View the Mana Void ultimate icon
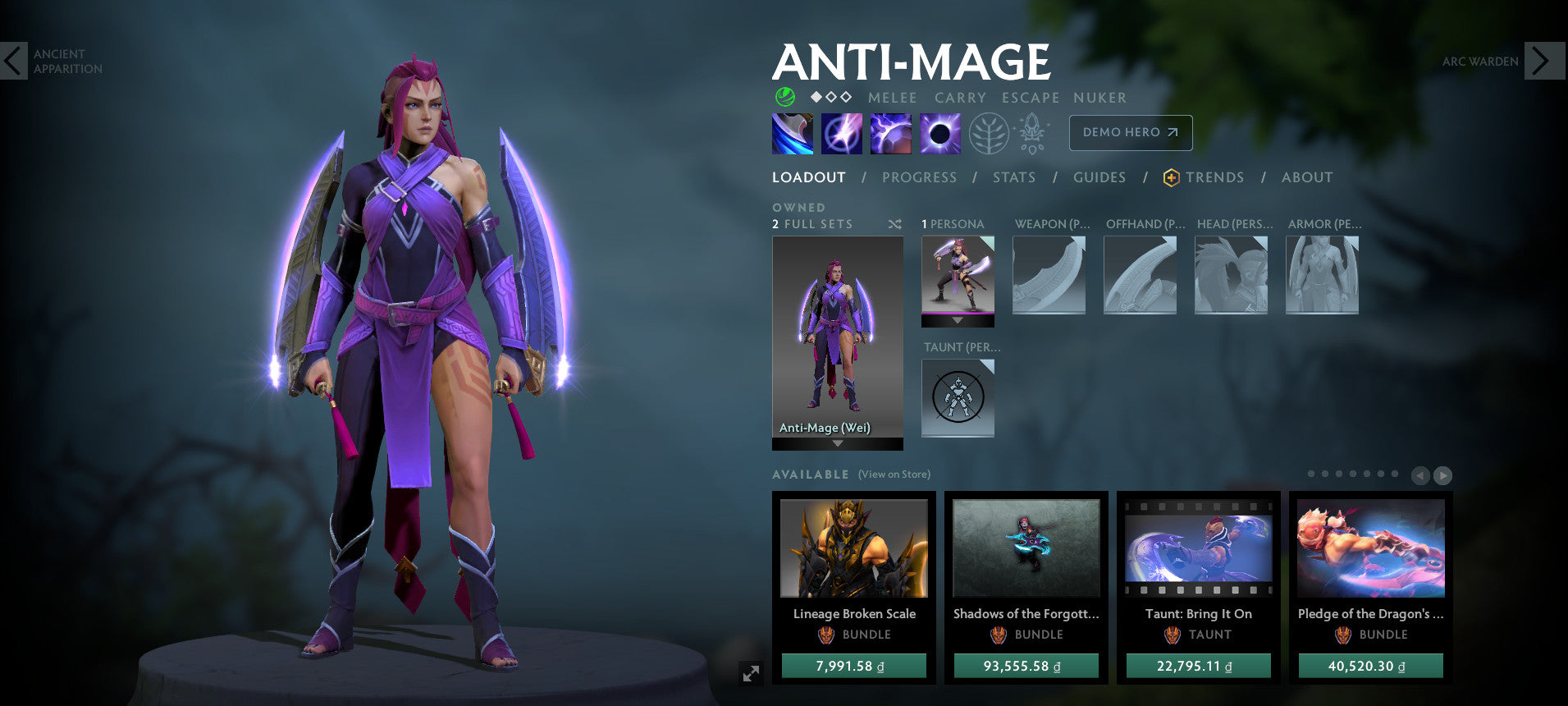The image size is (1568, 706). [x=942, y=133]
